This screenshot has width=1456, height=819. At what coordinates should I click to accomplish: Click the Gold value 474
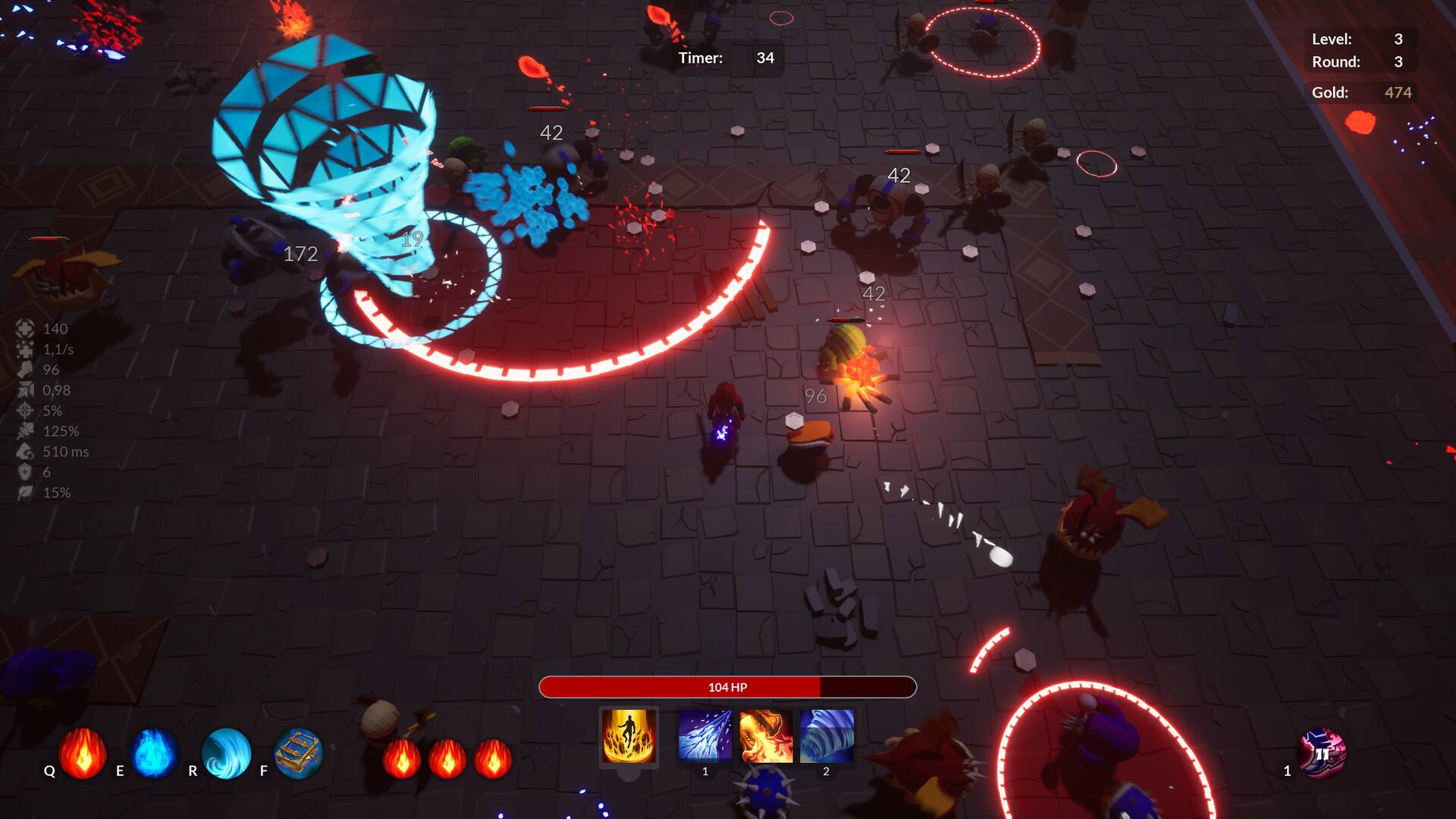tap(1398, 93)
